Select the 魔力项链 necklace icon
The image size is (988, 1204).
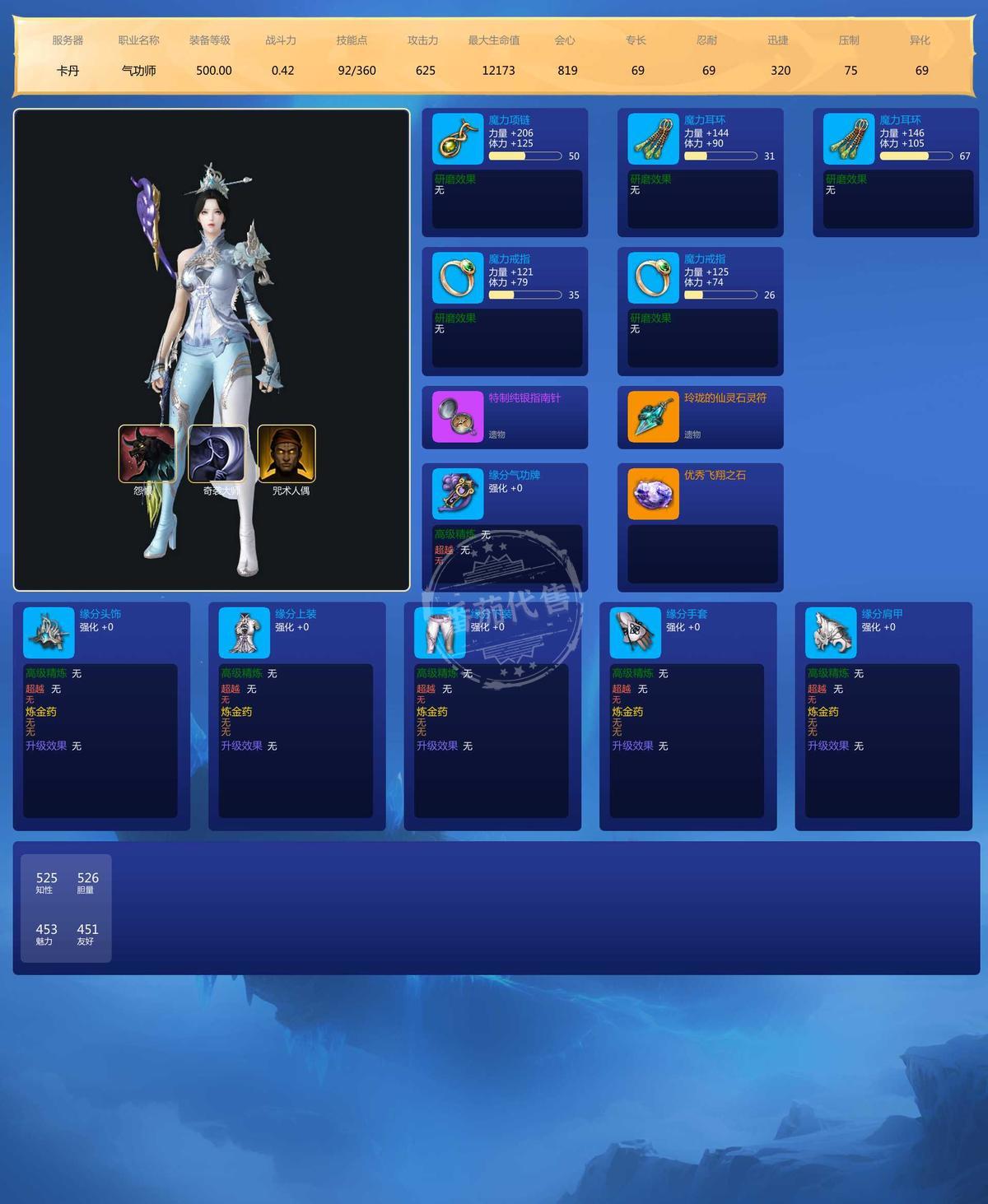pos(457,139)
